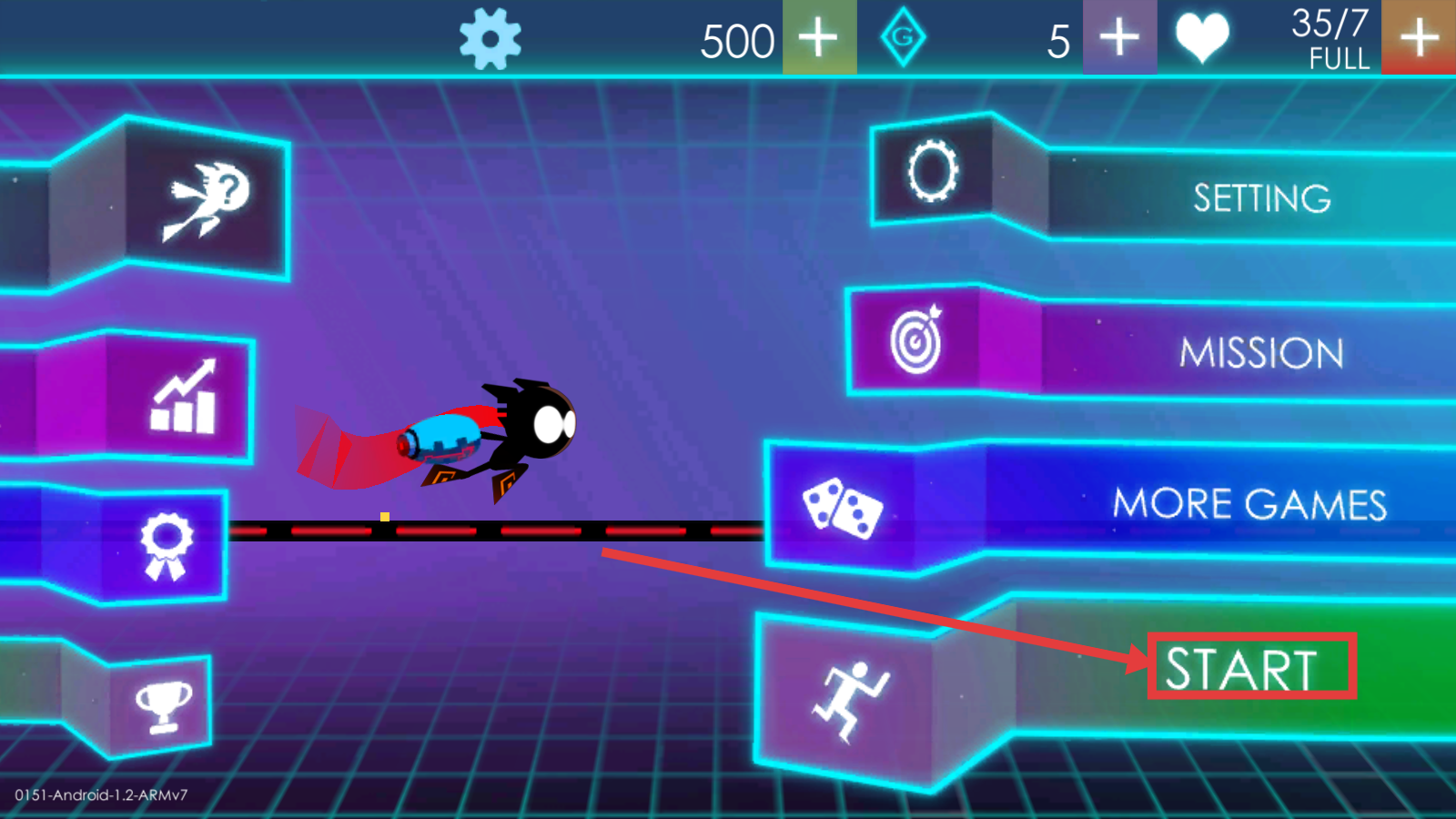This screenshot has width=1456, height=819.
Task: Open the MISSION menu
Action: click(1261, 352)
